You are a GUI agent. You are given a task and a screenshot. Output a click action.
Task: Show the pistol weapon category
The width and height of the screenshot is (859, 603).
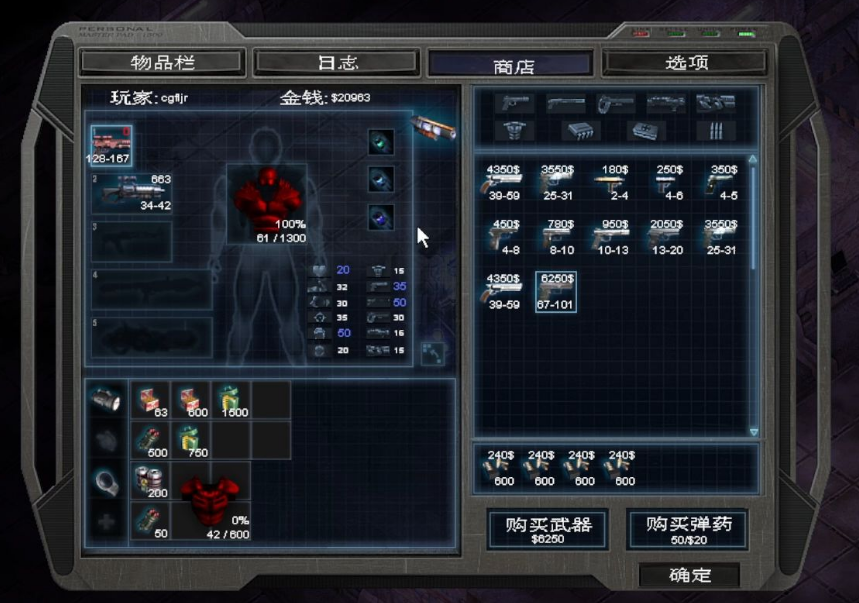(516, 103)
